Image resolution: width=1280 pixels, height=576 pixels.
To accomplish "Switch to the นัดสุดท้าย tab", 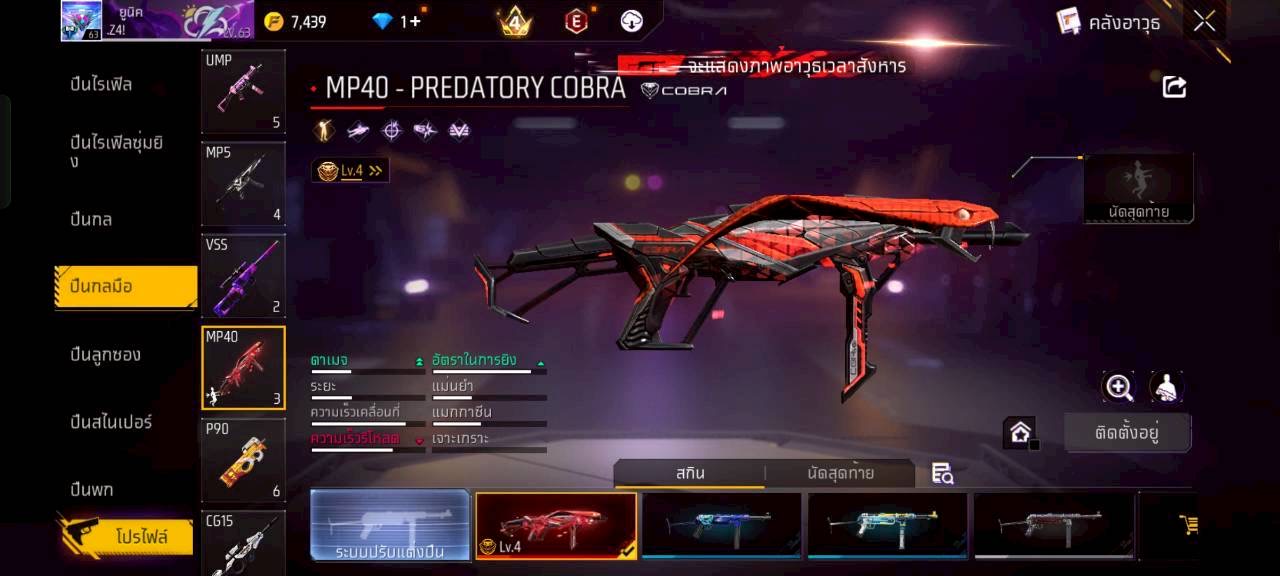I will 840,473.
